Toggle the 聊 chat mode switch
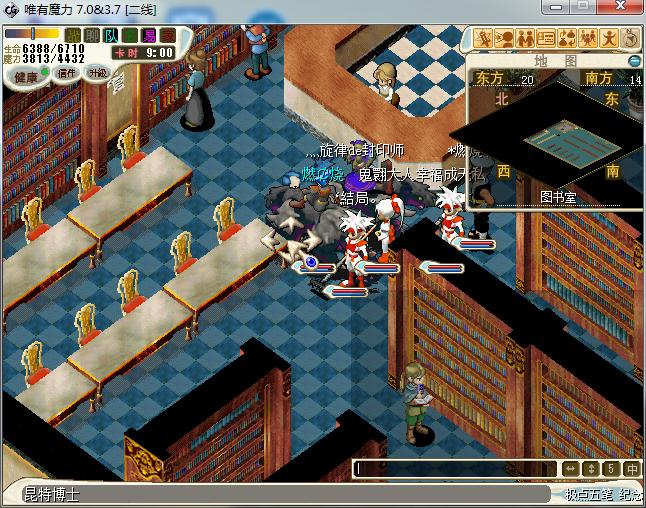The height and width of the screenshot is (508, 646). [92, 35]
